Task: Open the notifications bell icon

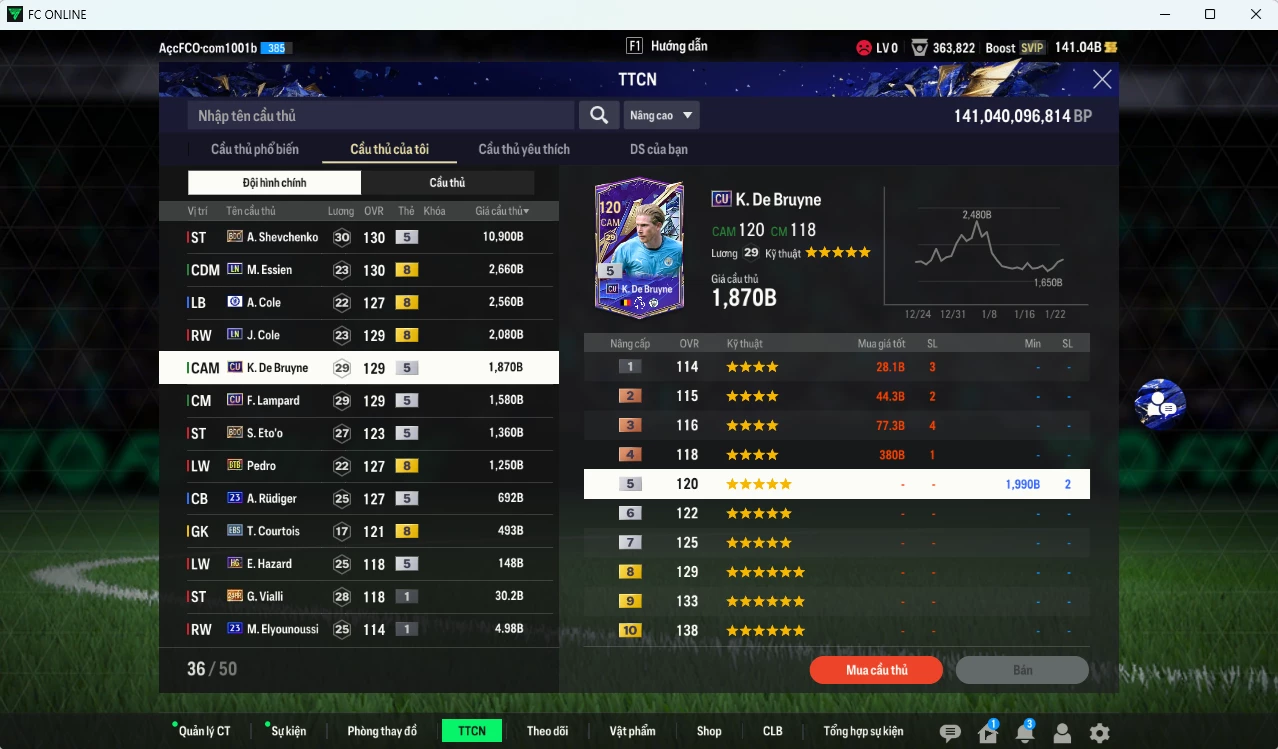Action: tap(1024, 733)
